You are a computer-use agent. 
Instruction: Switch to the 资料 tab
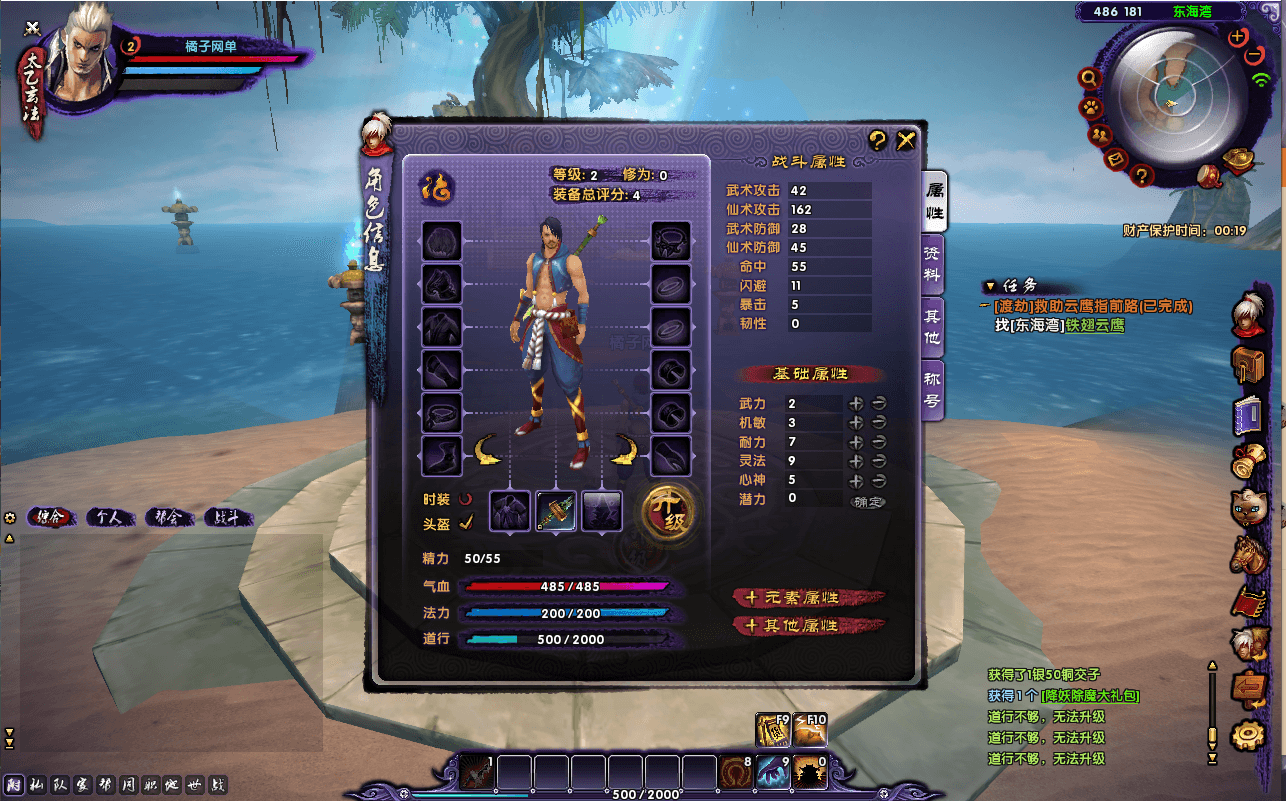click(932, 265)
